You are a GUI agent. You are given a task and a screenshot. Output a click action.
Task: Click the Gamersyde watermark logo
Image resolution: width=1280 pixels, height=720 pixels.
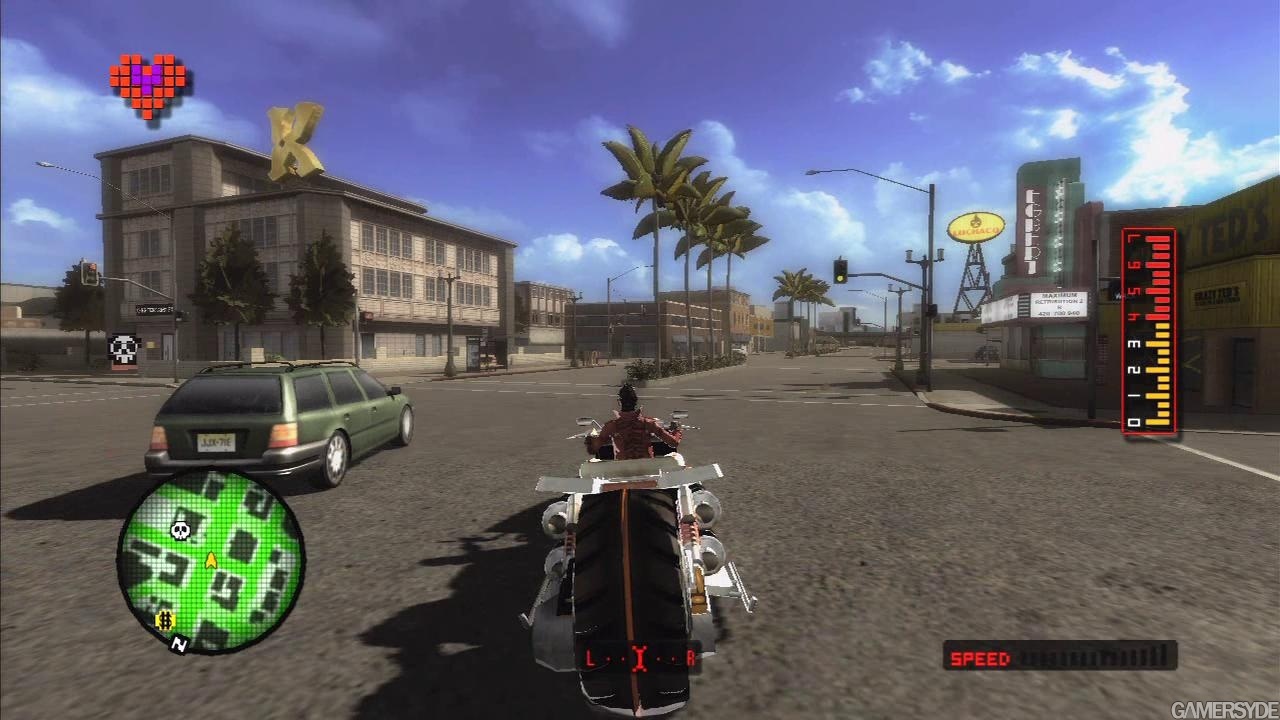pyautogui.click(x=1222, y=709)
